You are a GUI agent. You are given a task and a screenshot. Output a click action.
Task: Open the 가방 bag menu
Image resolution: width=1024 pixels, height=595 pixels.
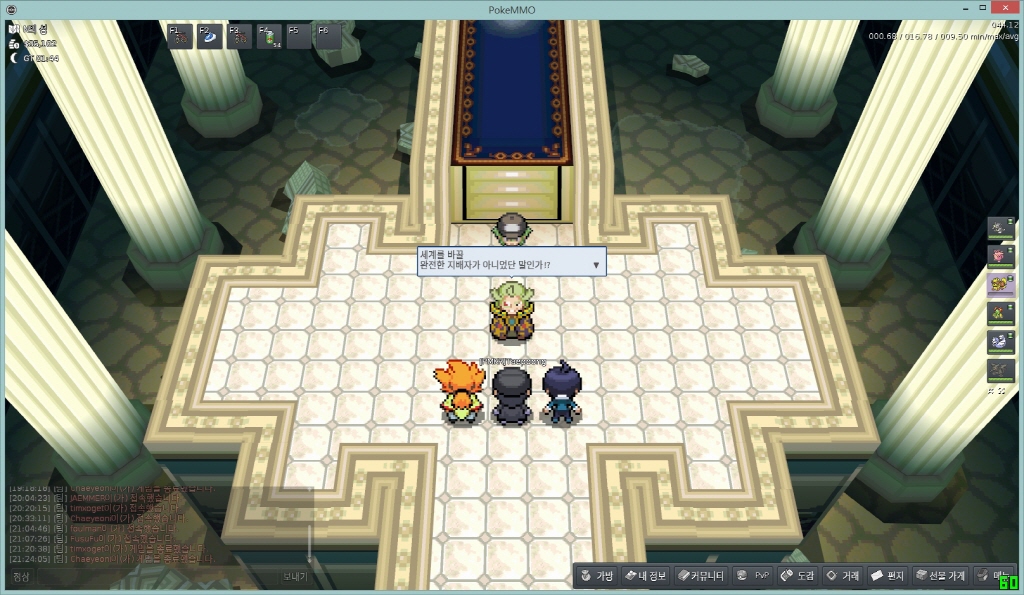coord(596,576)
